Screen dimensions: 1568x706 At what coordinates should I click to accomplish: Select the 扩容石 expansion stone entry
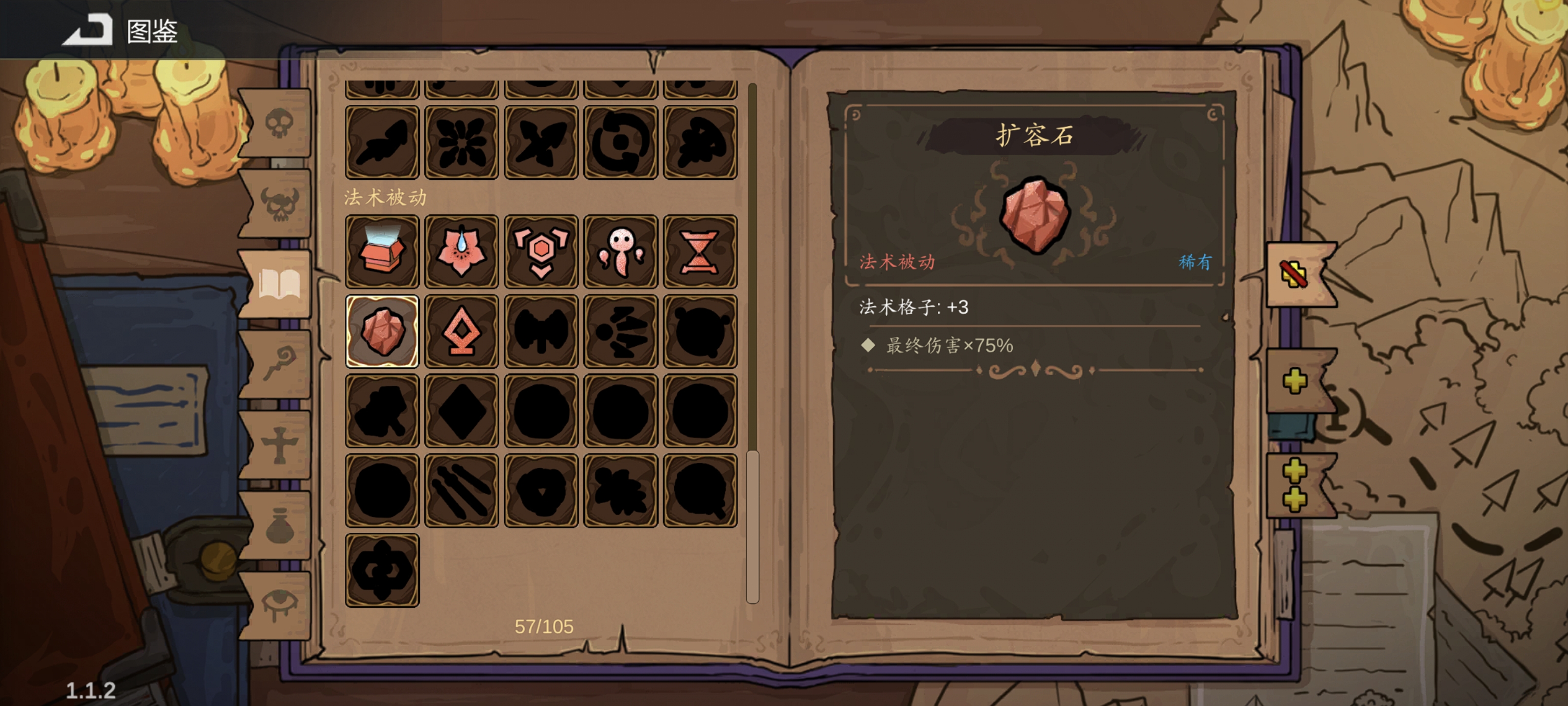click(382, 332)
